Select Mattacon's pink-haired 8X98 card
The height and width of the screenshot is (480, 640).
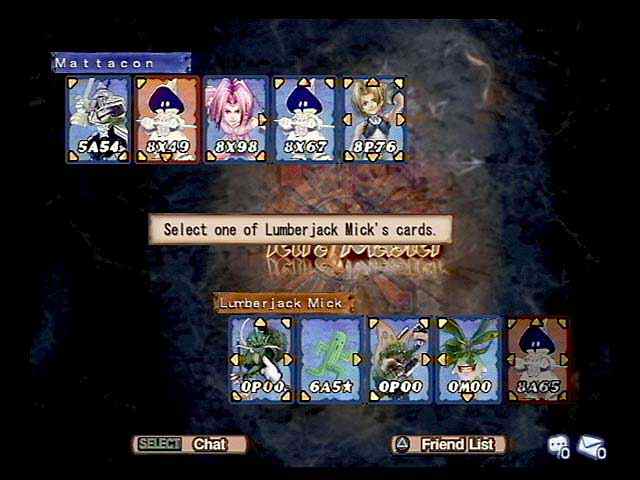(236, 119)
